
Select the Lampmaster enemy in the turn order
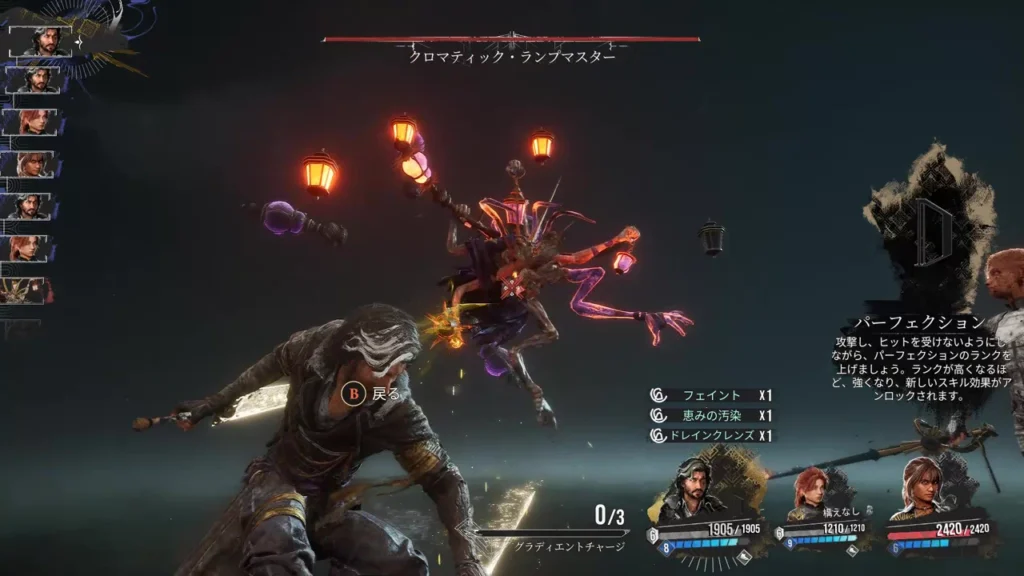tap(28, 290)
